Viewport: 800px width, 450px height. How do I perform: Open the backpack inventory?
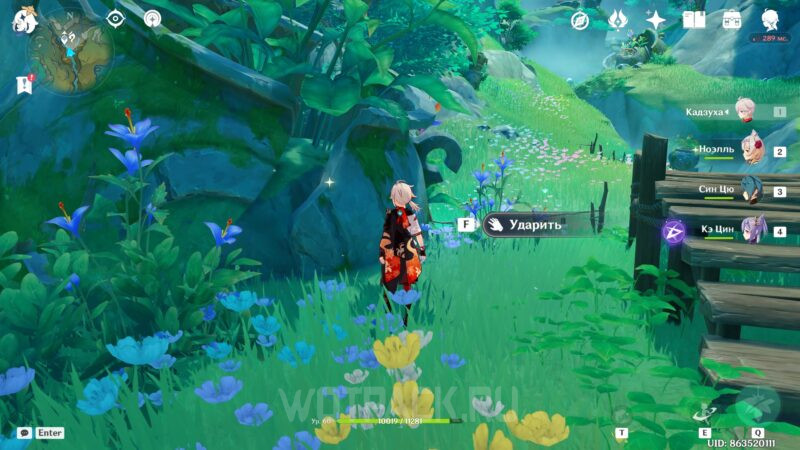(x=732, y=20)
